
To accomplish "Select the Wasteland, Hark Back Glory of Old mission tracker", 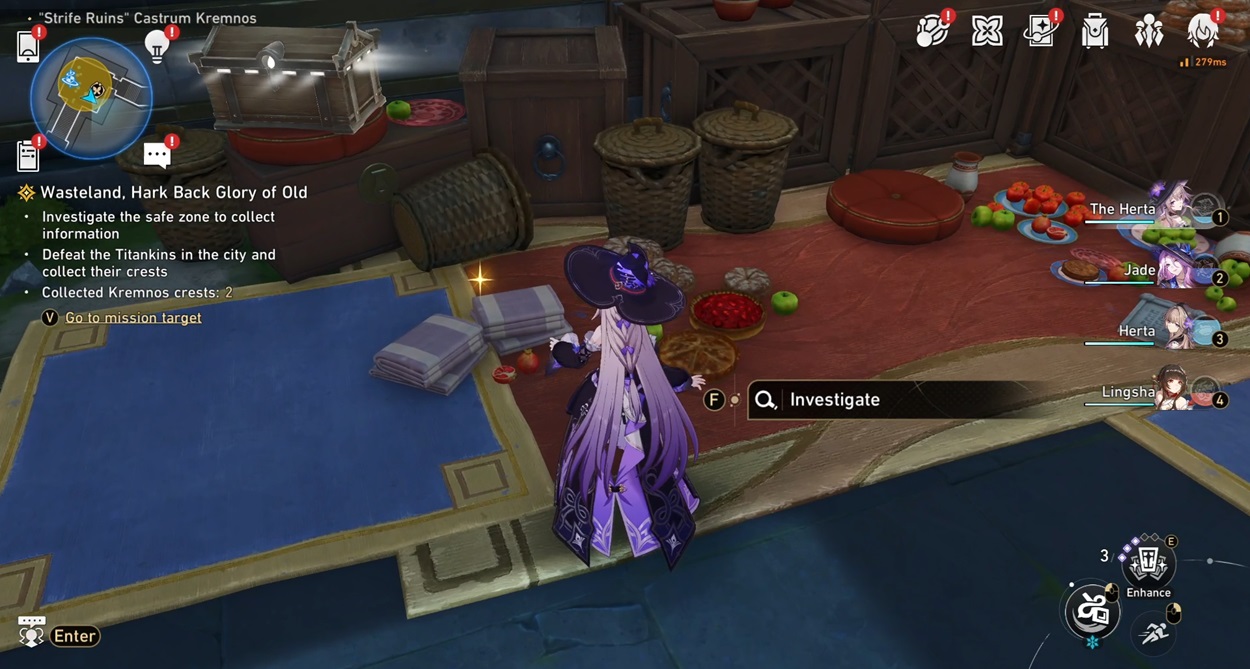I will click(x=173, y=193).
